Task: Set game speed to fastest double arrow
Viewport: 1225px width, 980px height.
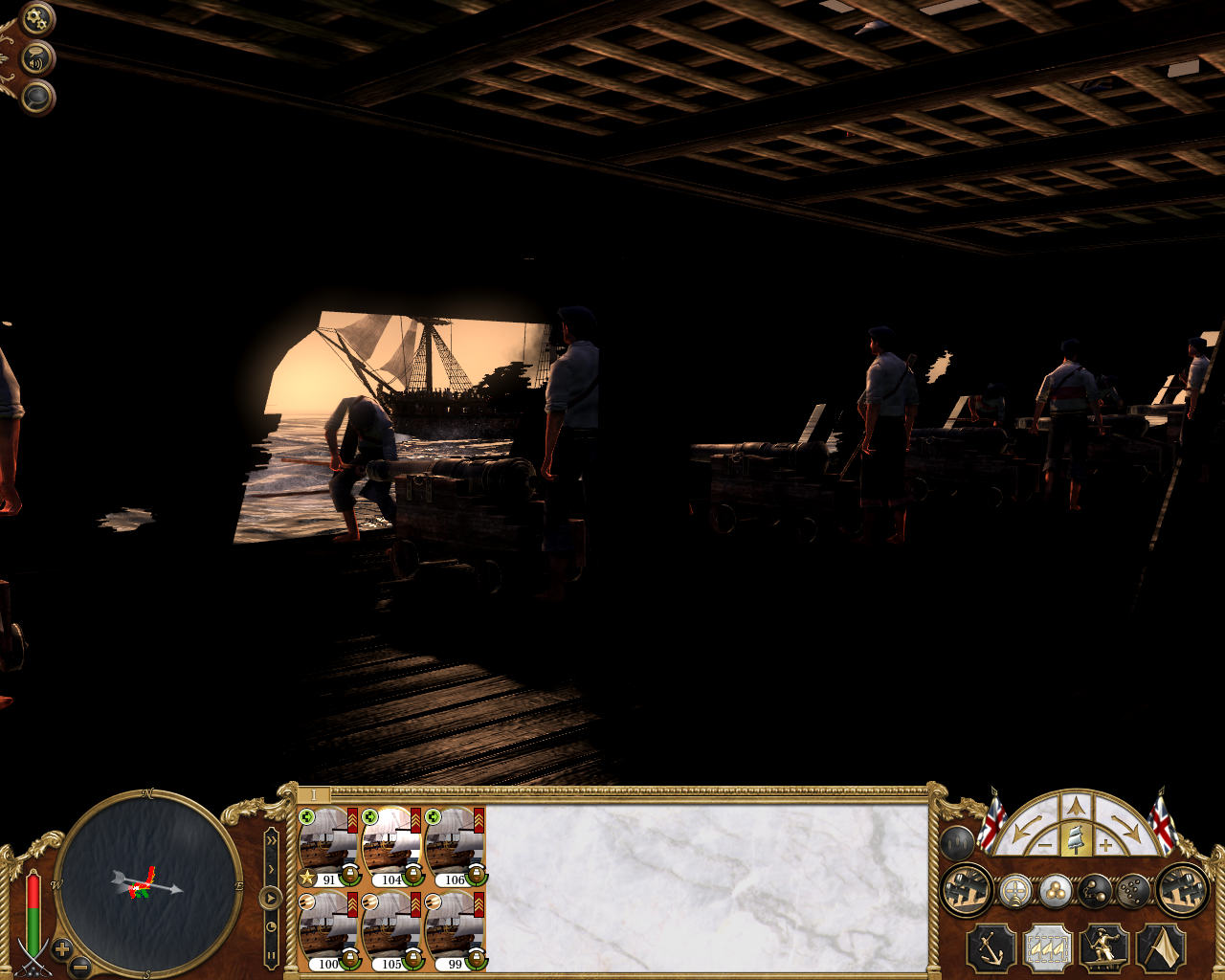Action: click(x=272, y=839)
